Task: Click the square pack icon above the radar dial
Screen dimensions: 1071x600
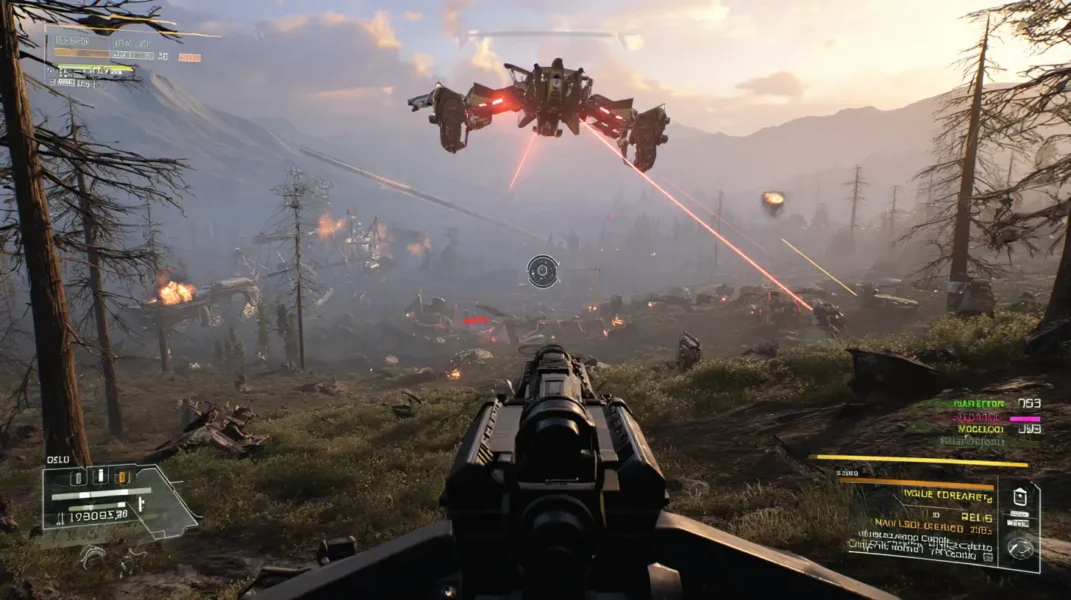Action: click(1019, 497)
